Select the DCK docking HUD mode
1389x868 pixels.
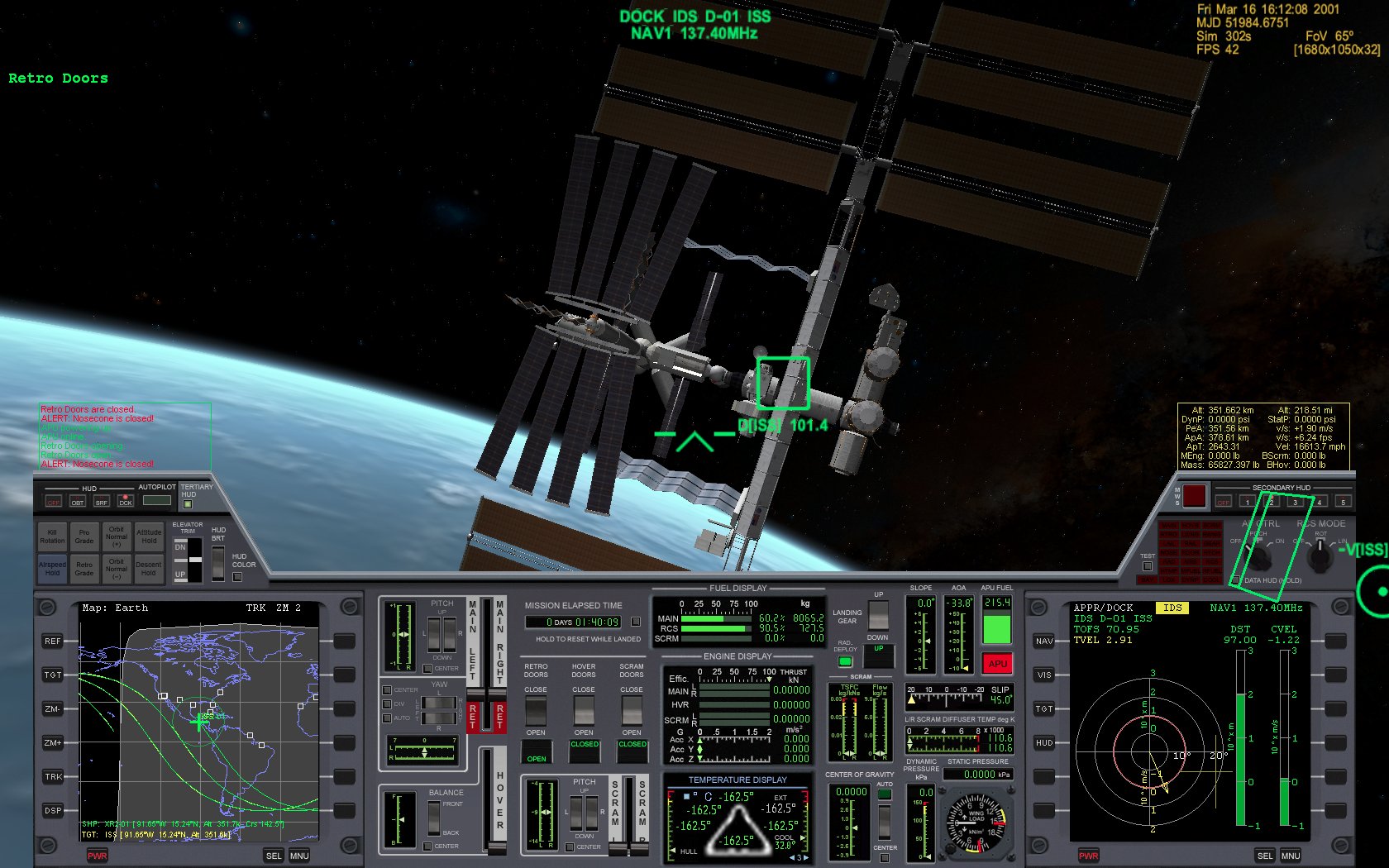click(x=126, y=503)
